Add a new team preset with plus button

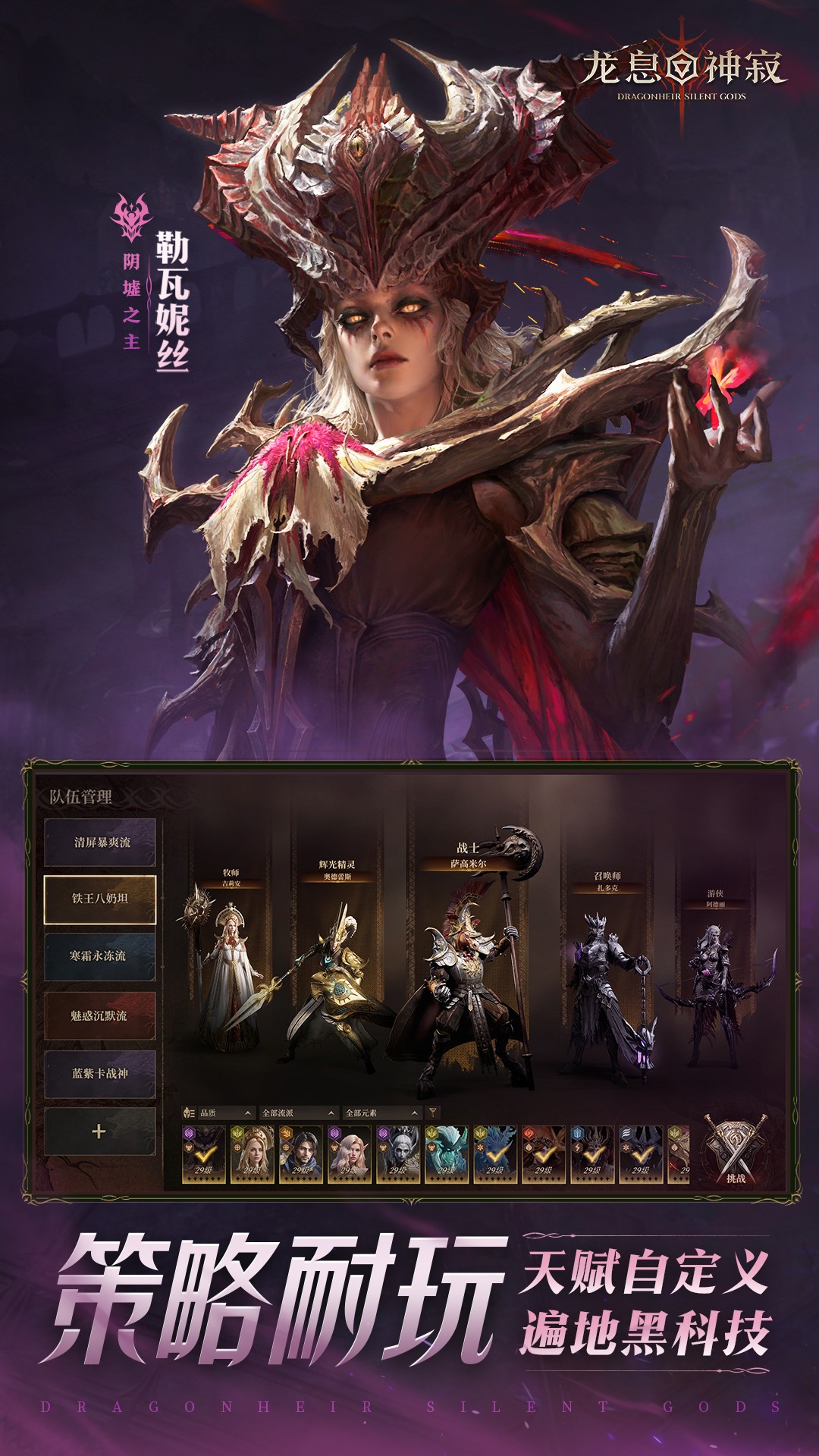[x=99, y=1131]
